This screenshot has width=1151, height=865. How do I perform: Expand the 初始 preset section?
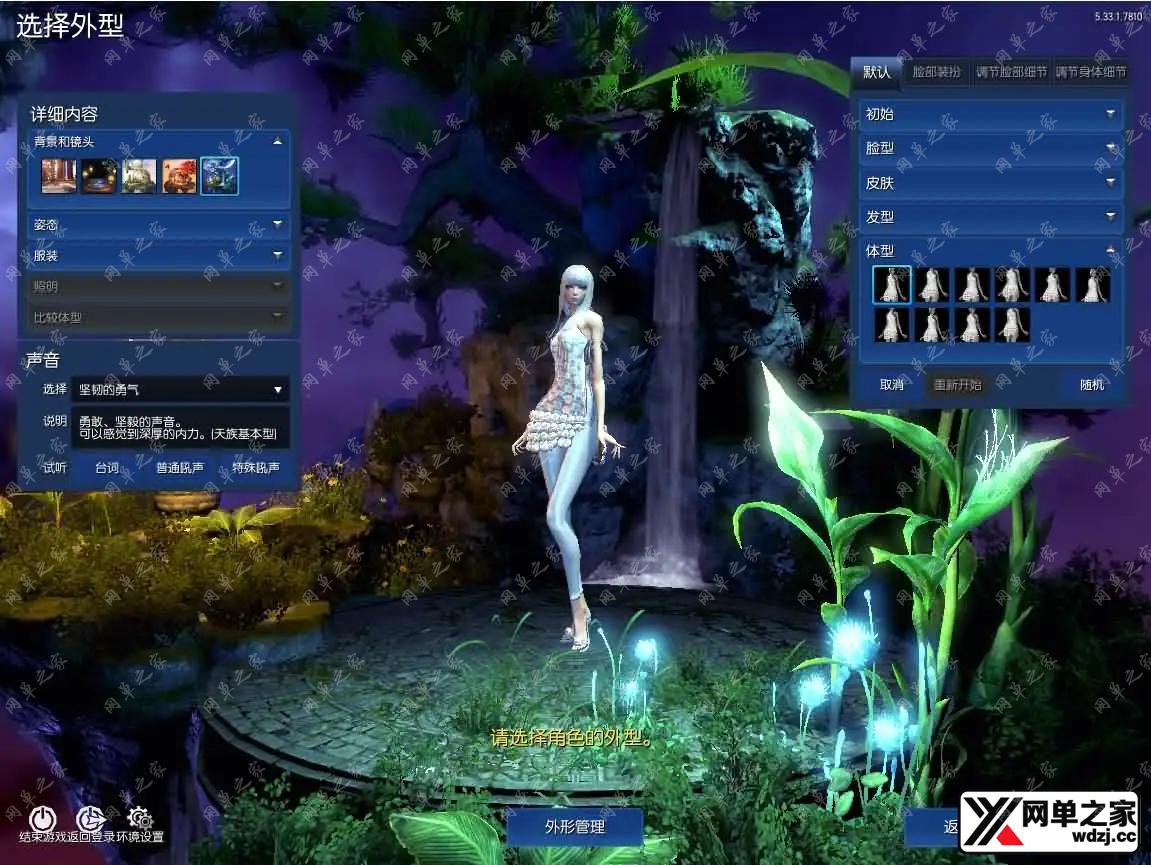click(990, 114)
